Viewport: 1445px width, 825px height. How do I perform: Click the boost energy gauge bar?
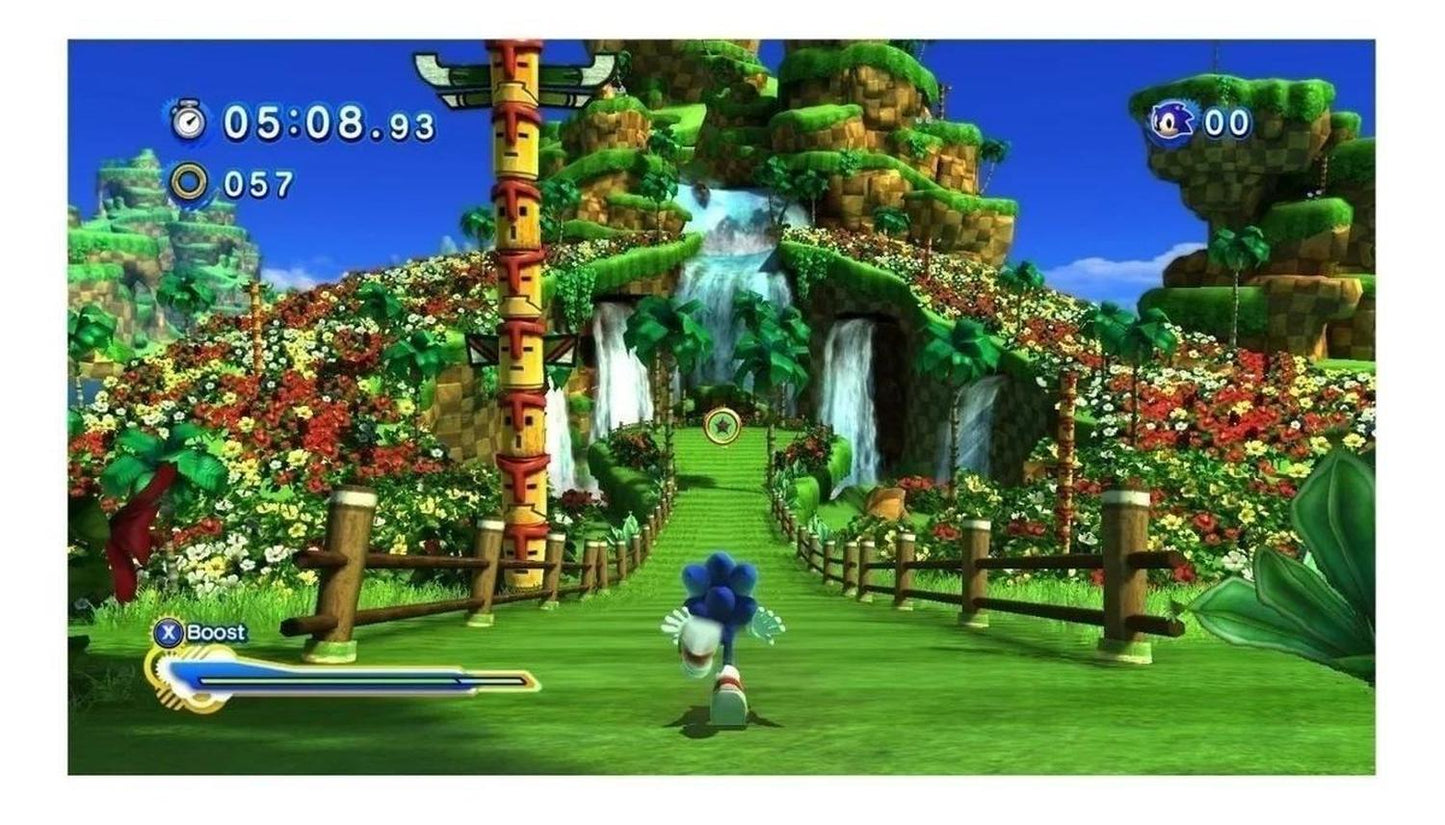coord(340,678)
